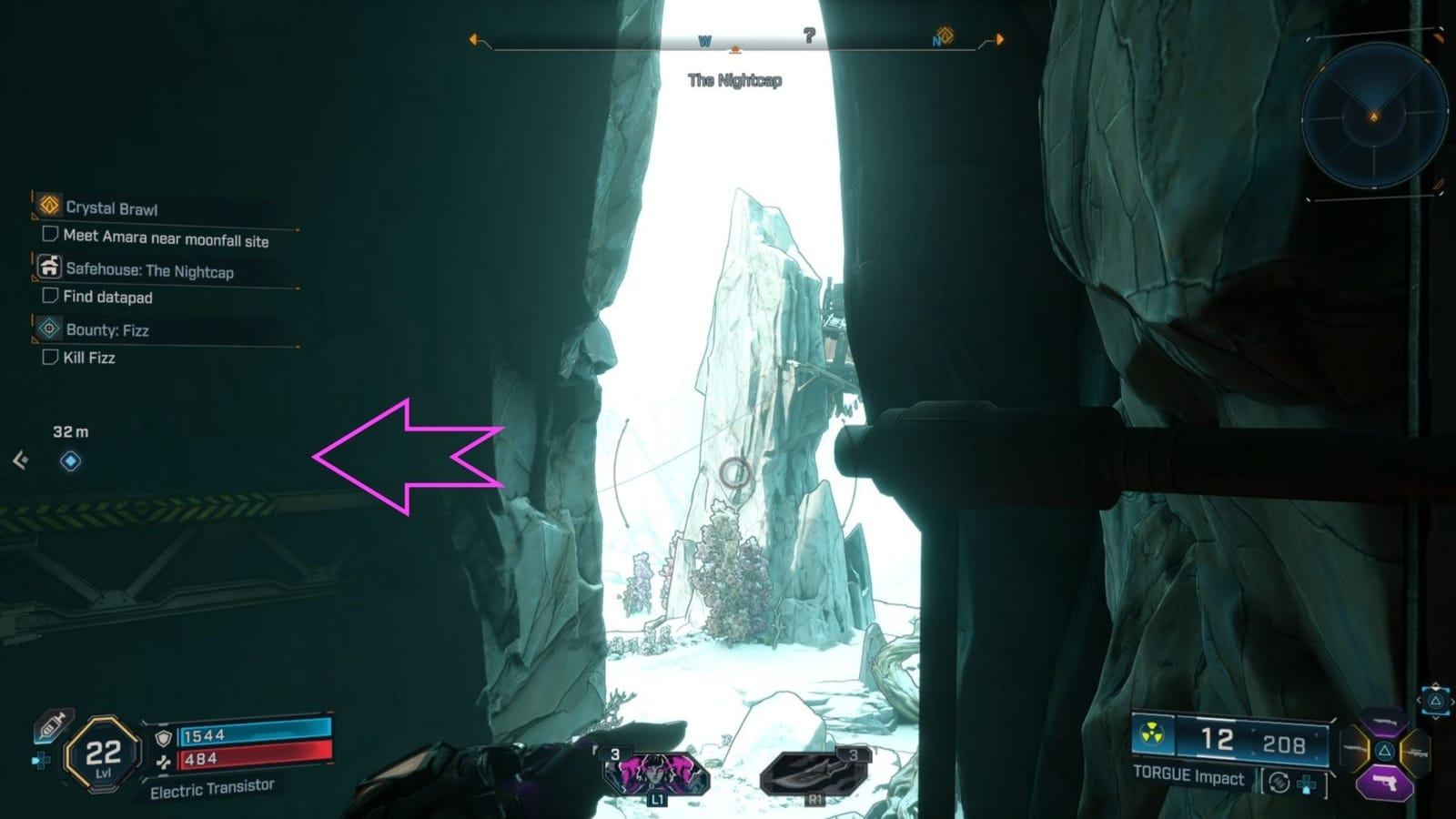
Task: Click the left arrow on the compass bar
Action: (x=474, y=39)
